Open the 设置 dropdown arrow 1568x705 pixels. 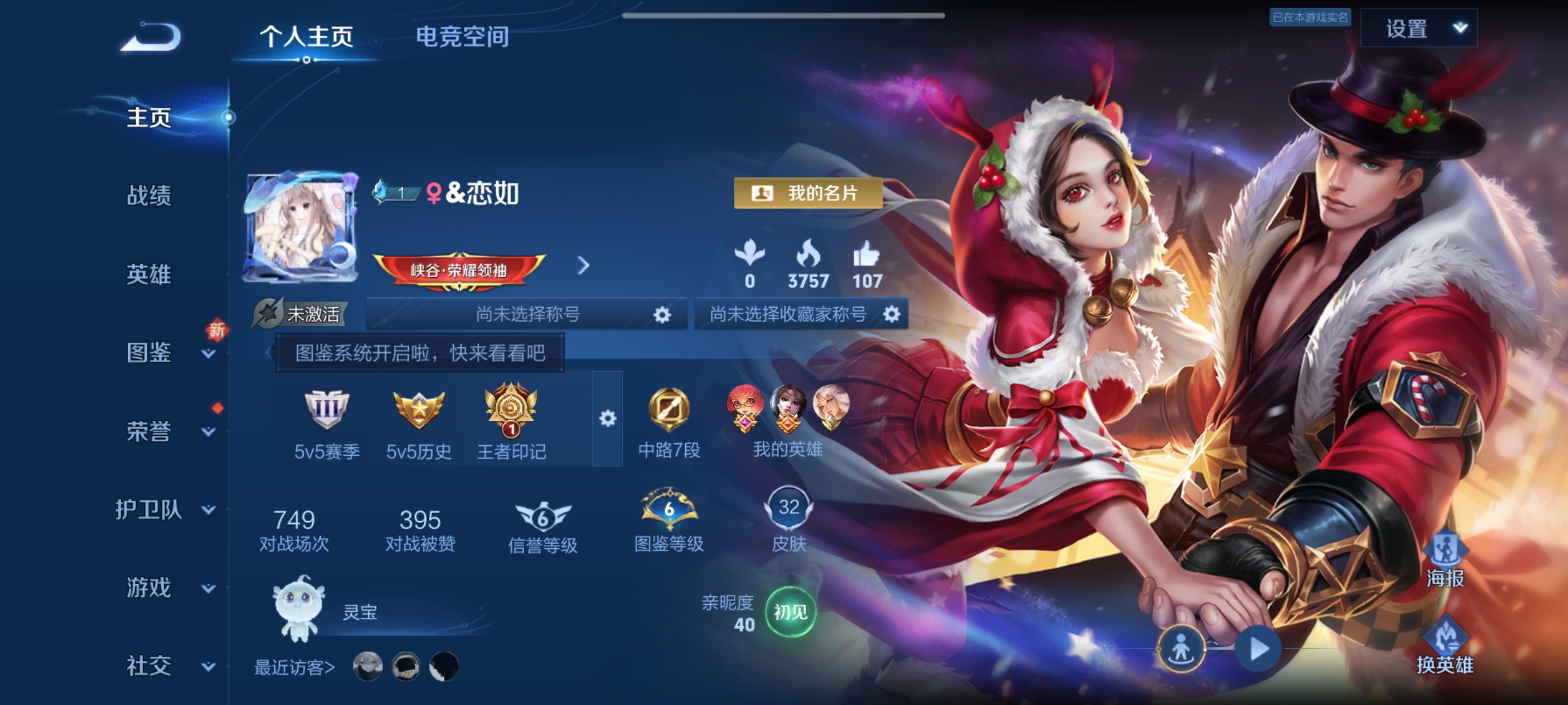point(1460,28)
